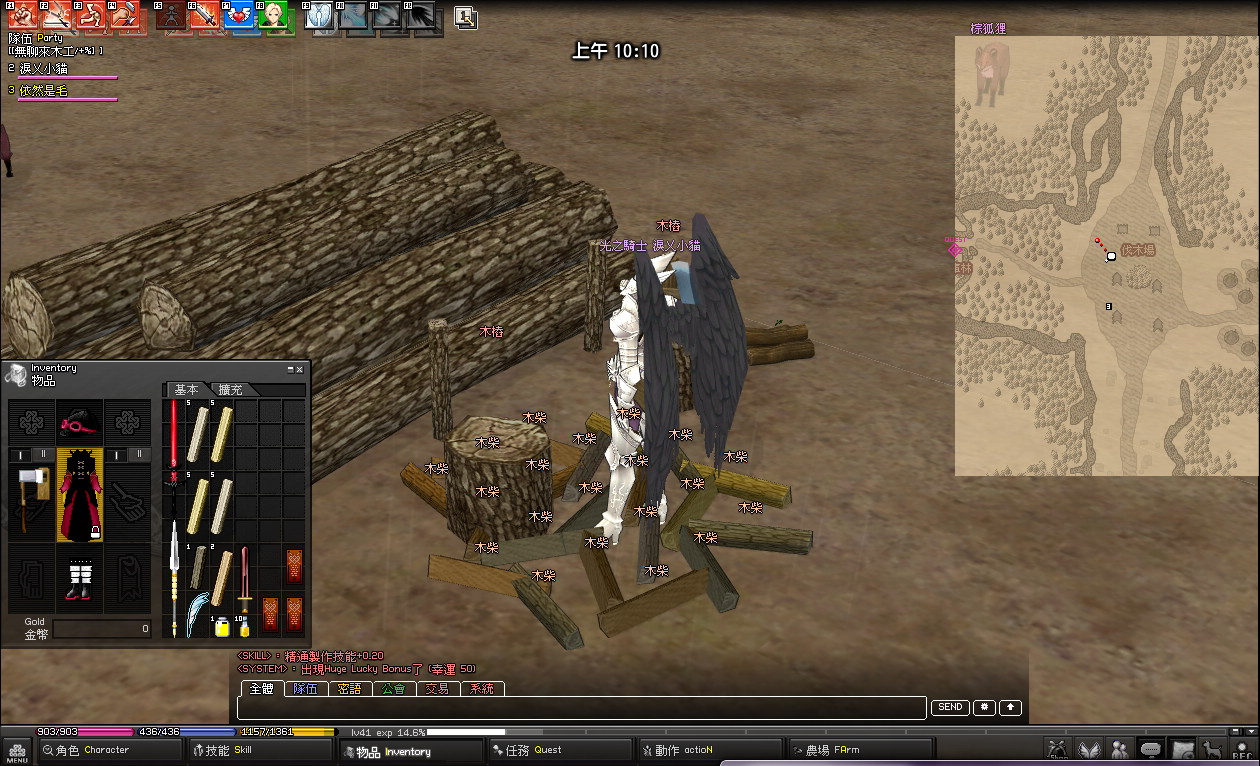Minimize the Inventory window
The image size is (1260, 766).
pos(290,369)
